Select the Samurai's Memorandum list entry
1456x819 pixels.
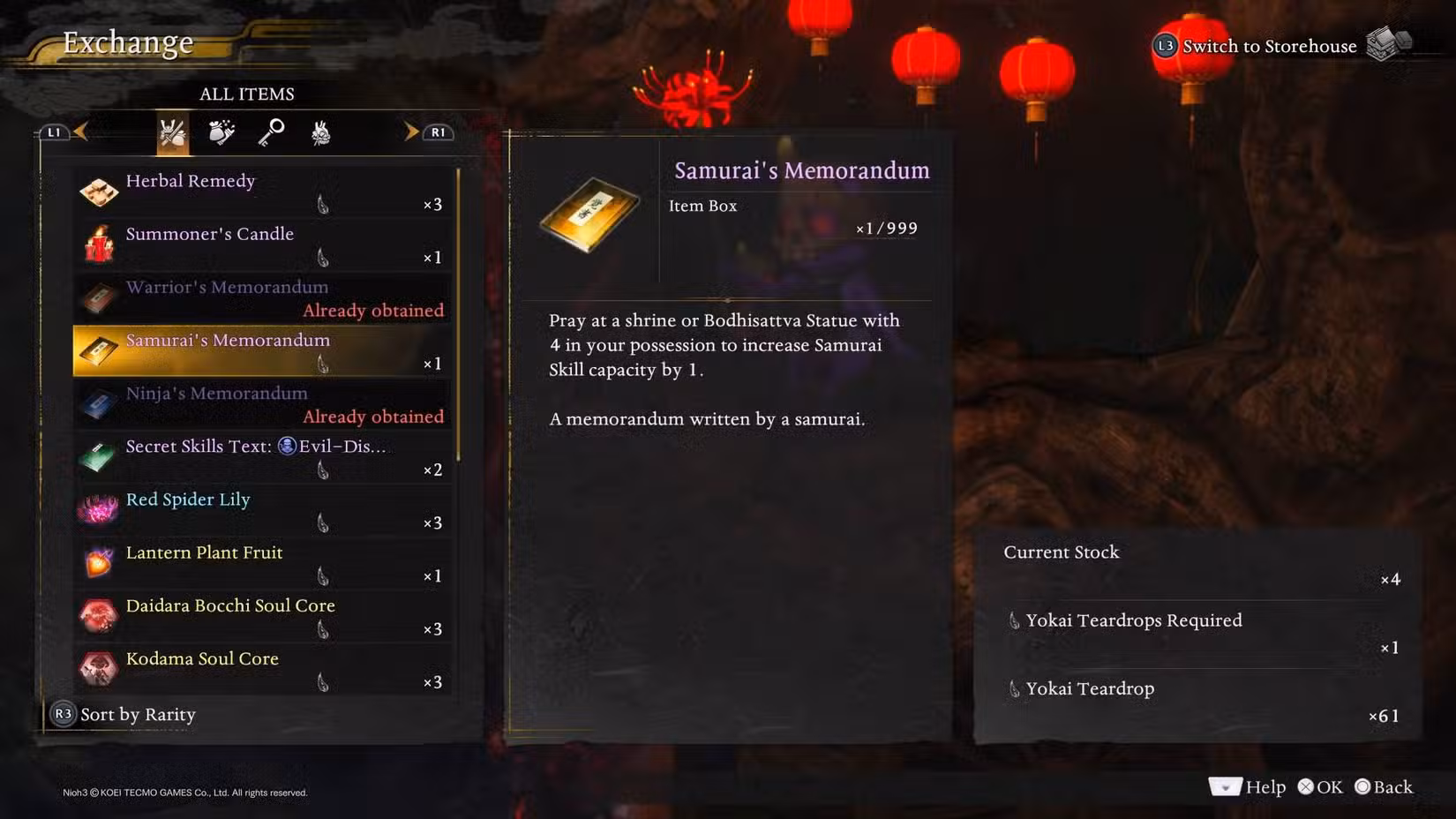point(262,349)
